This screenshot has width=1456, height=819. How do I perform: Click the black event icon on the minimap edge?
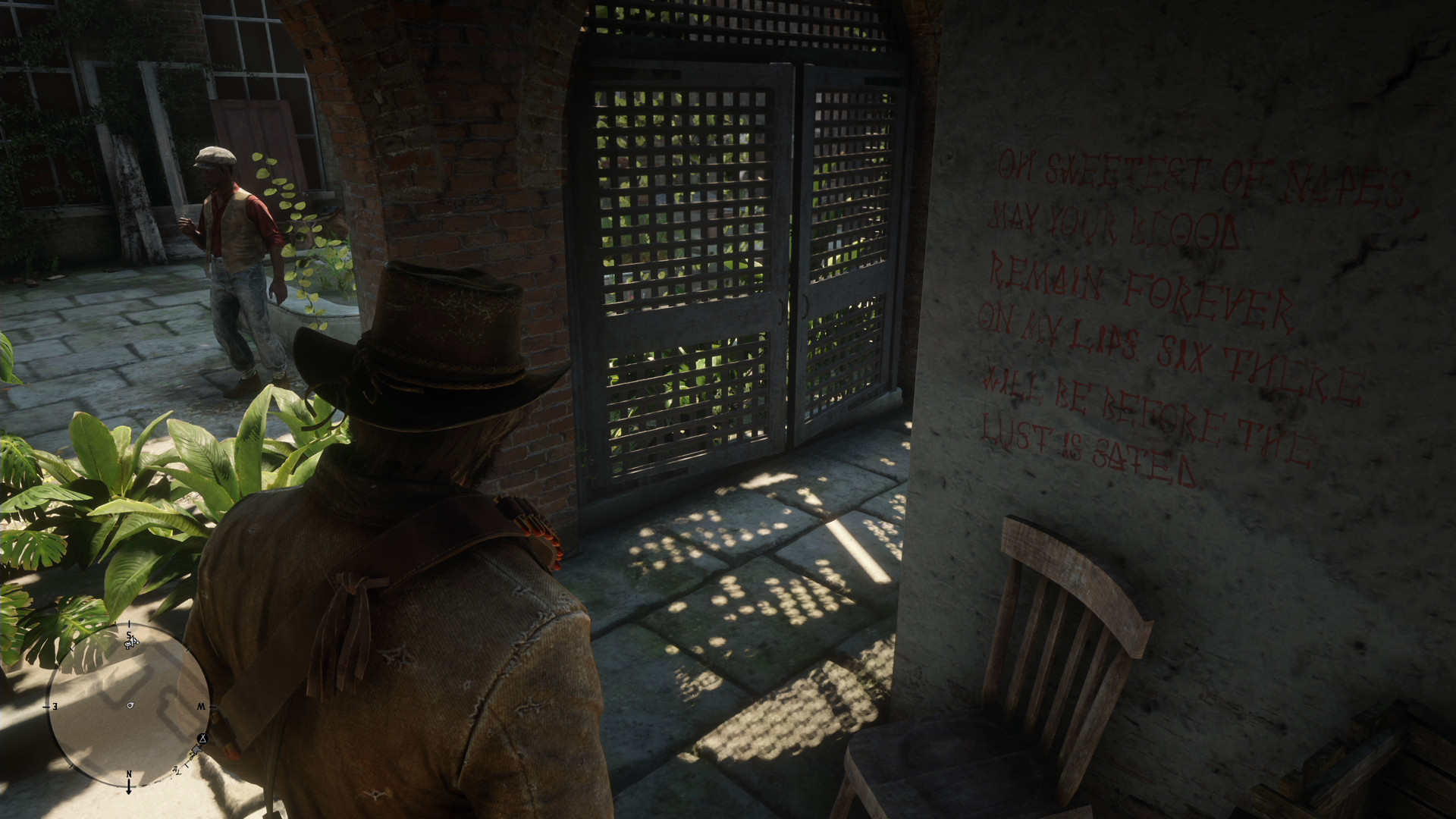coord(202,739)
